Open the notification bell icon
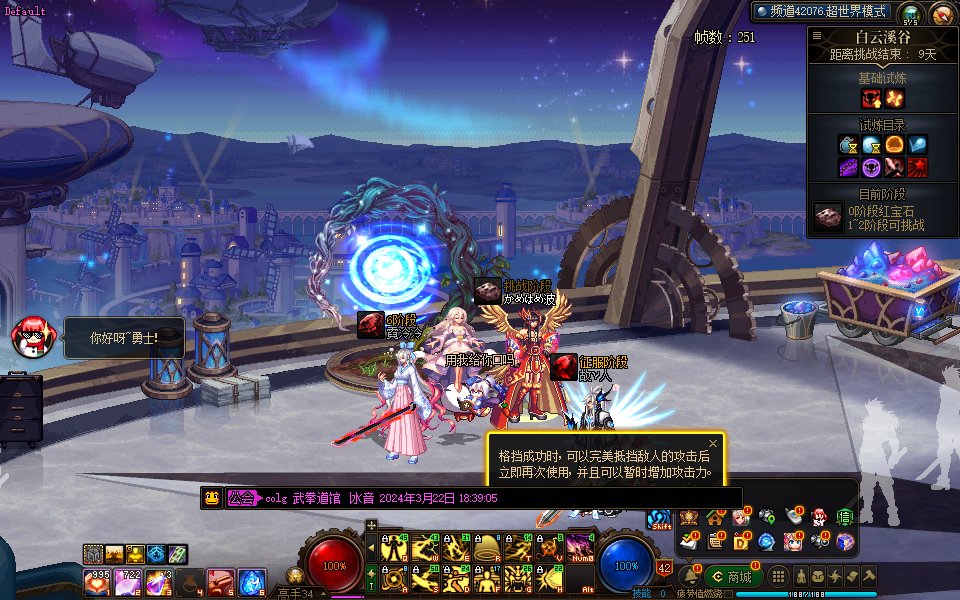Image resolution: width=960 pixels, height=600 pixels. click(x=689, y=577)
